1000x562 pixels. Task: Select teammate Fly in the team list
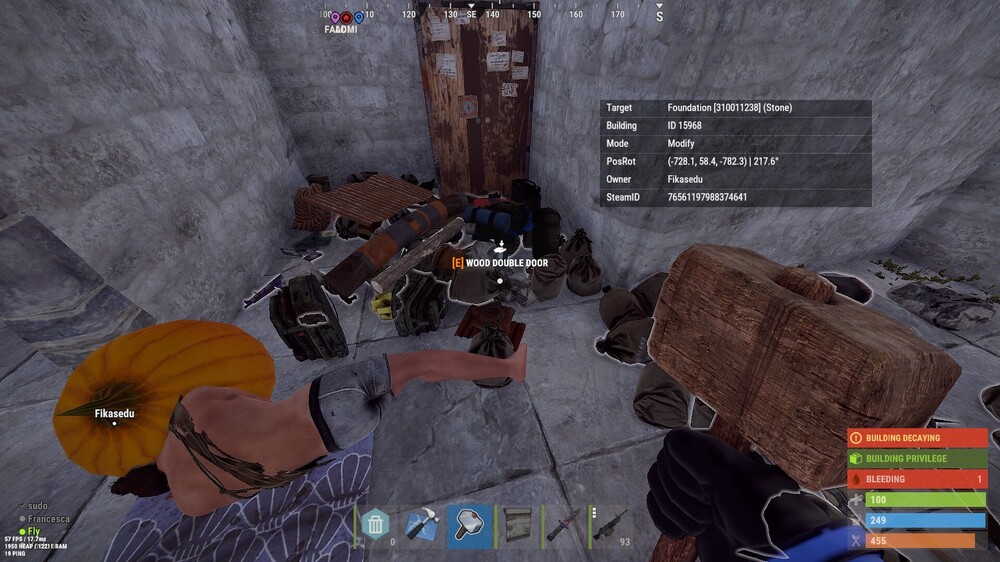point(35,531)
